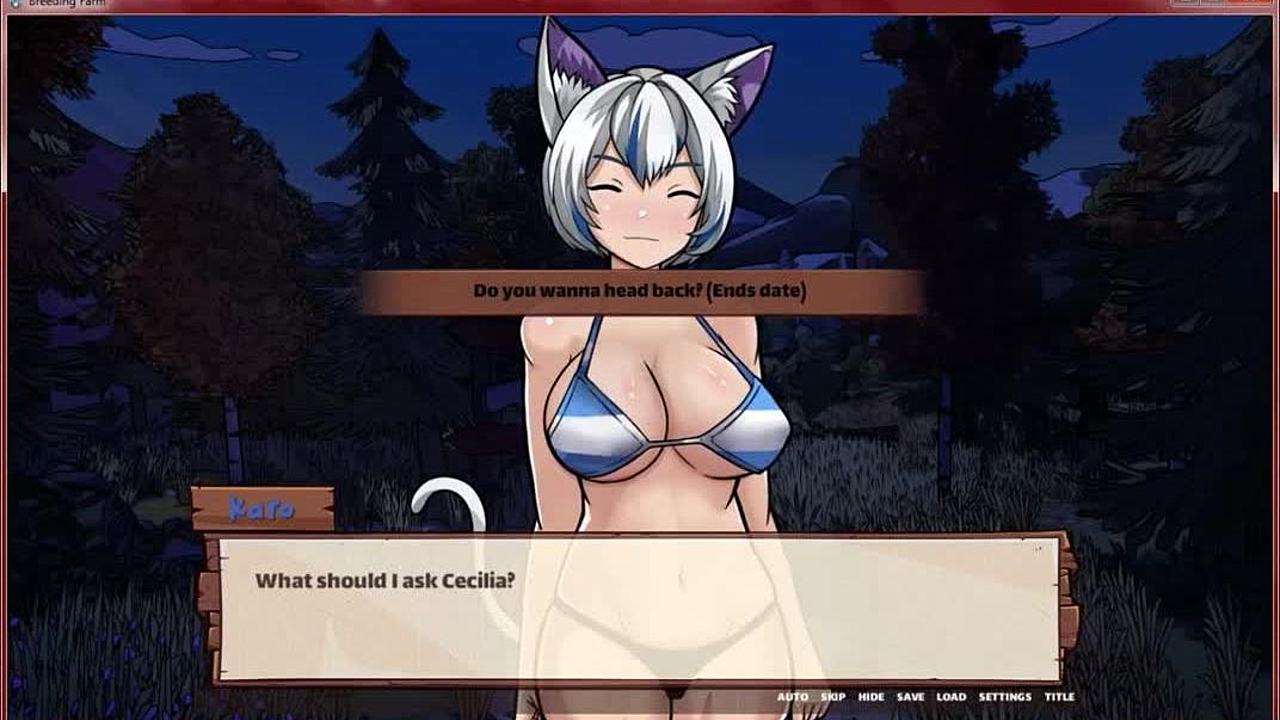Open the SAVE game screen
Screen dimensions: 1280x720
click(910, 697)
